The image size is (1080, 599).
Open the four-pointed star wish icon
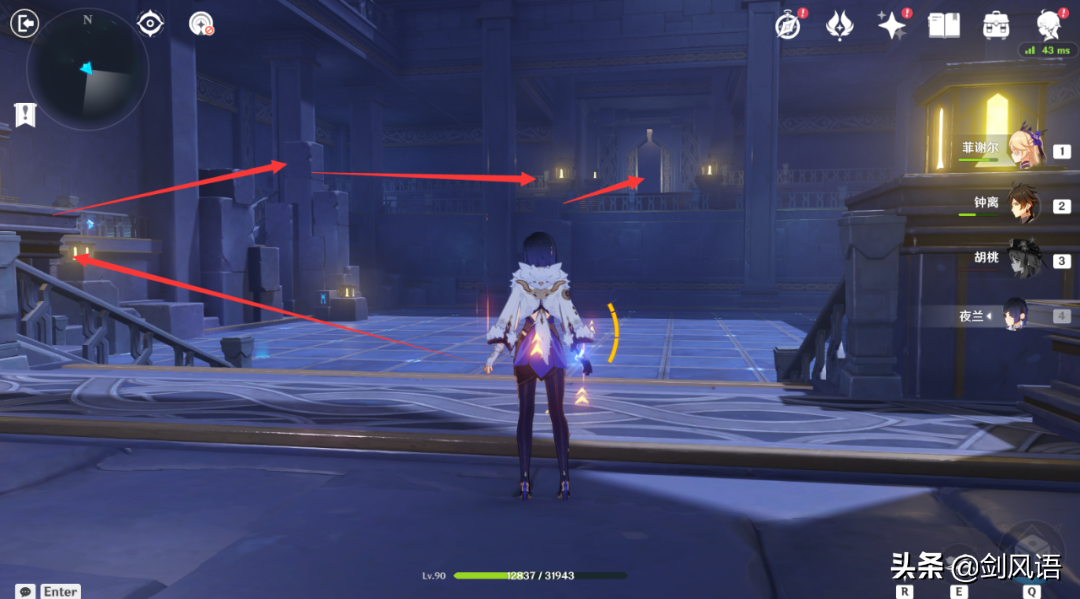click(891, 26)
